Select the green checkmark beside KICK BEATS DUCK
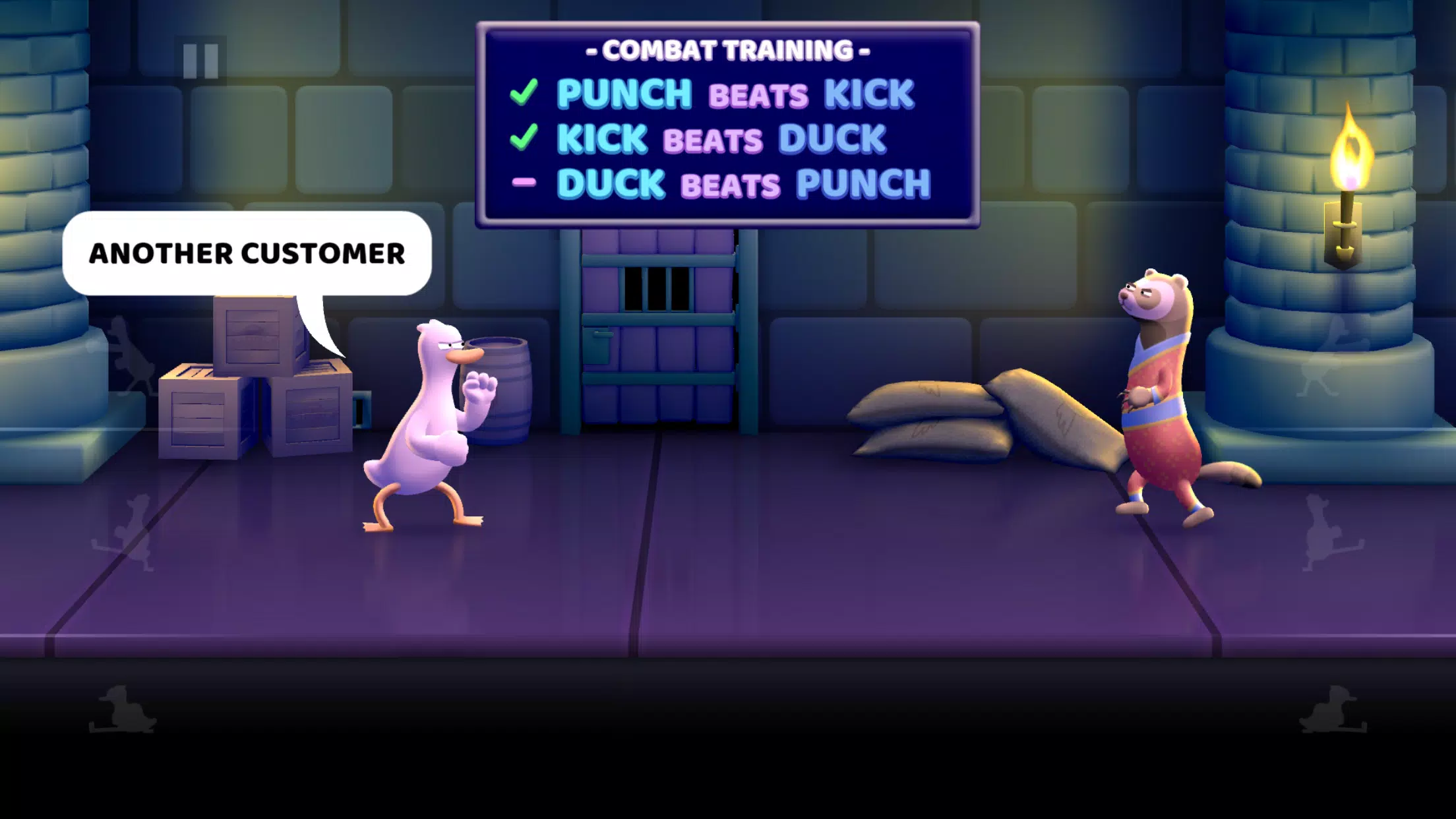1456x819 pixels. point(524,138)
